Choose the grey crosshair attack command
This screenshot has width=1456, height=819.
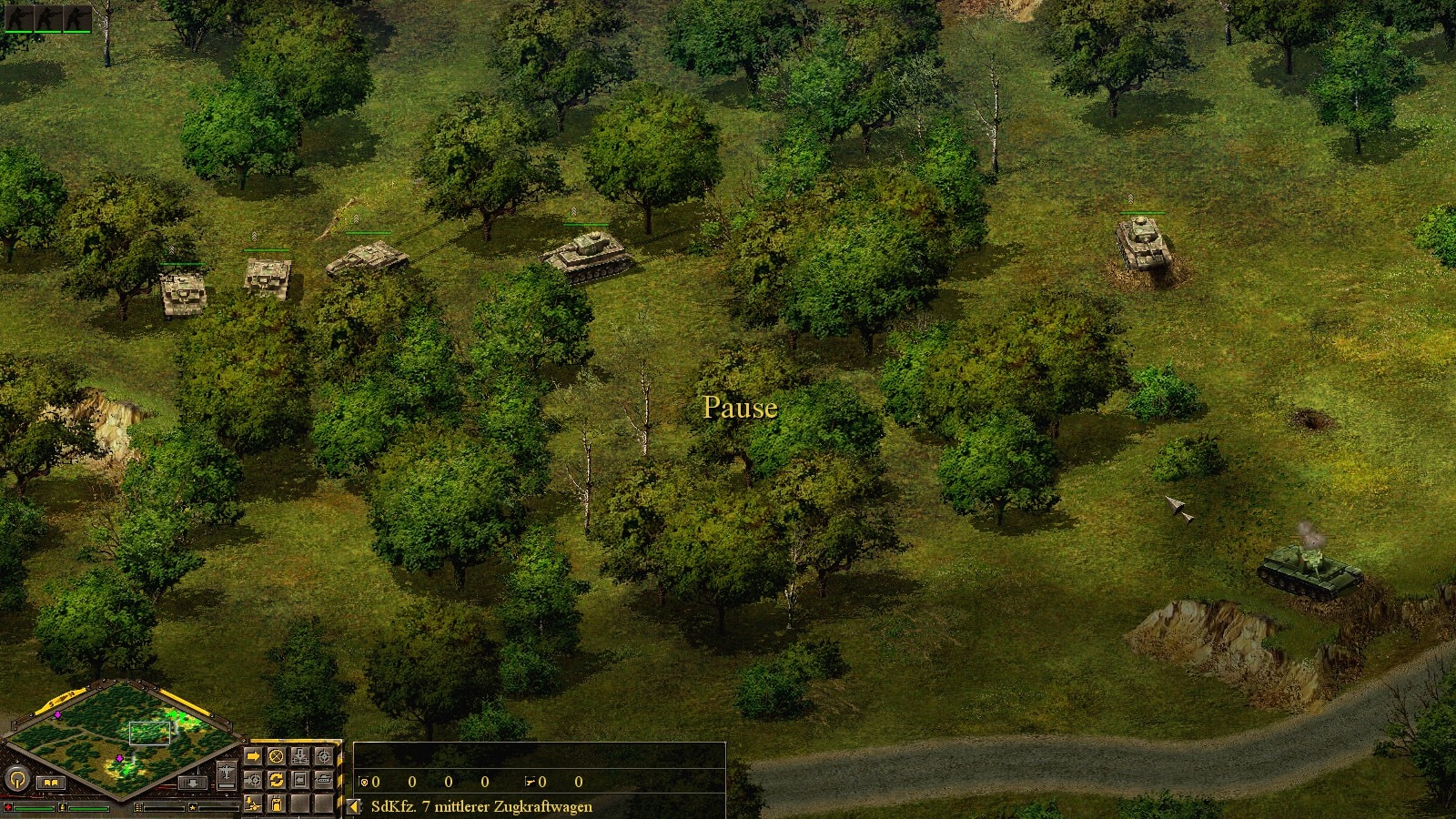(323, 756)
